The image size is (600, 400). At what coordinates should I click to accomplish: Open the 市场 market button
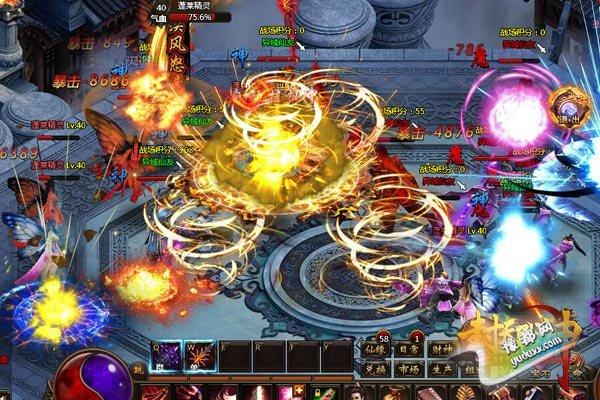[x=410, y=368]
